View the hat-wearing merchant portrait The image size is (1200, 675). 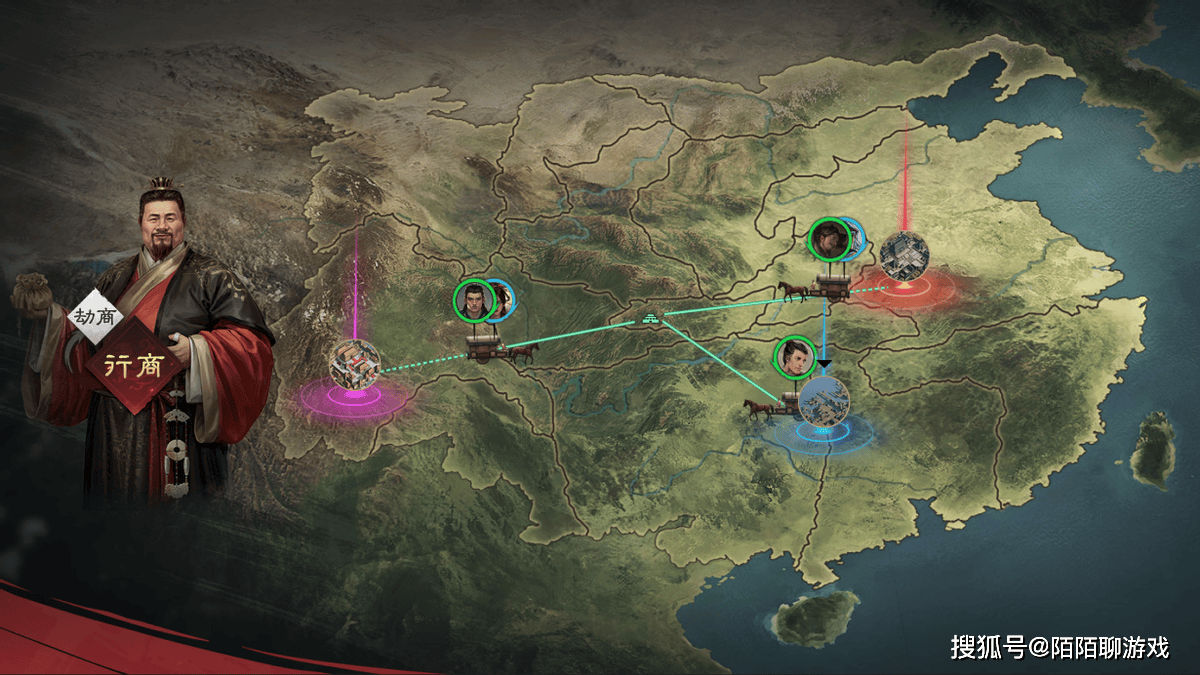pos(829,239)
